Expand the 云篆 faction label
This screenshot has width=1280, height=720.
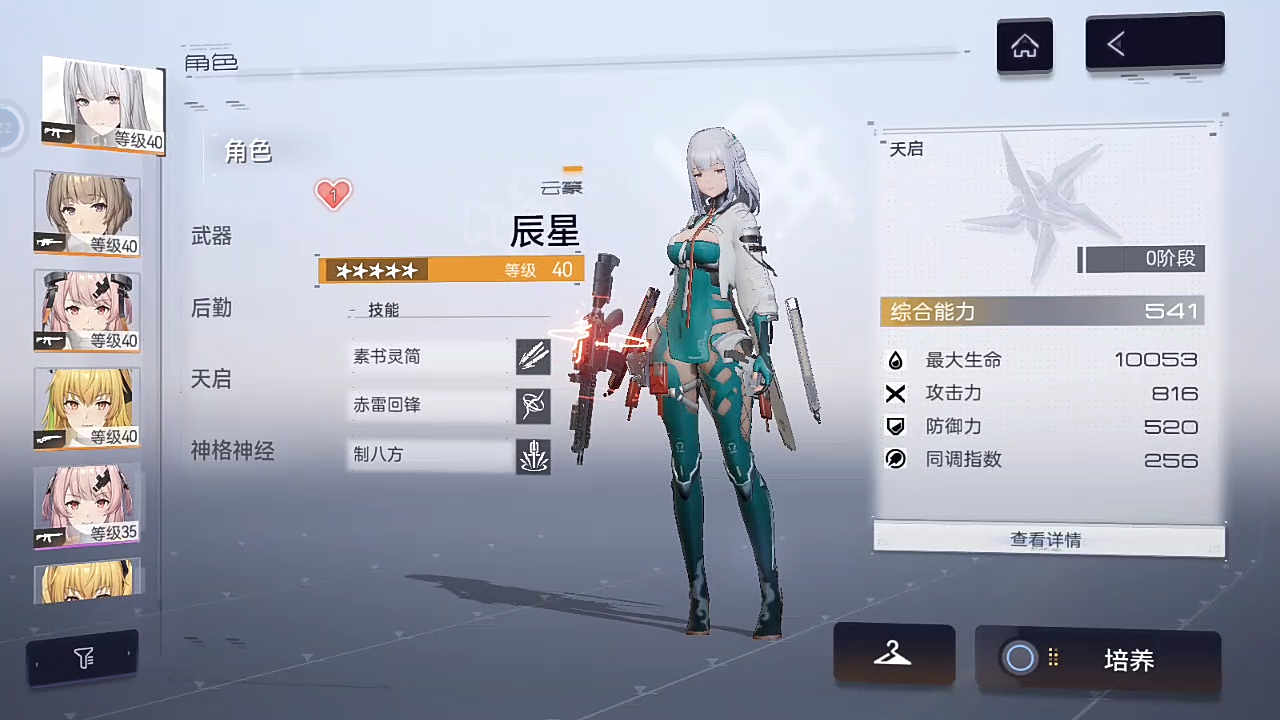(561, 187)
